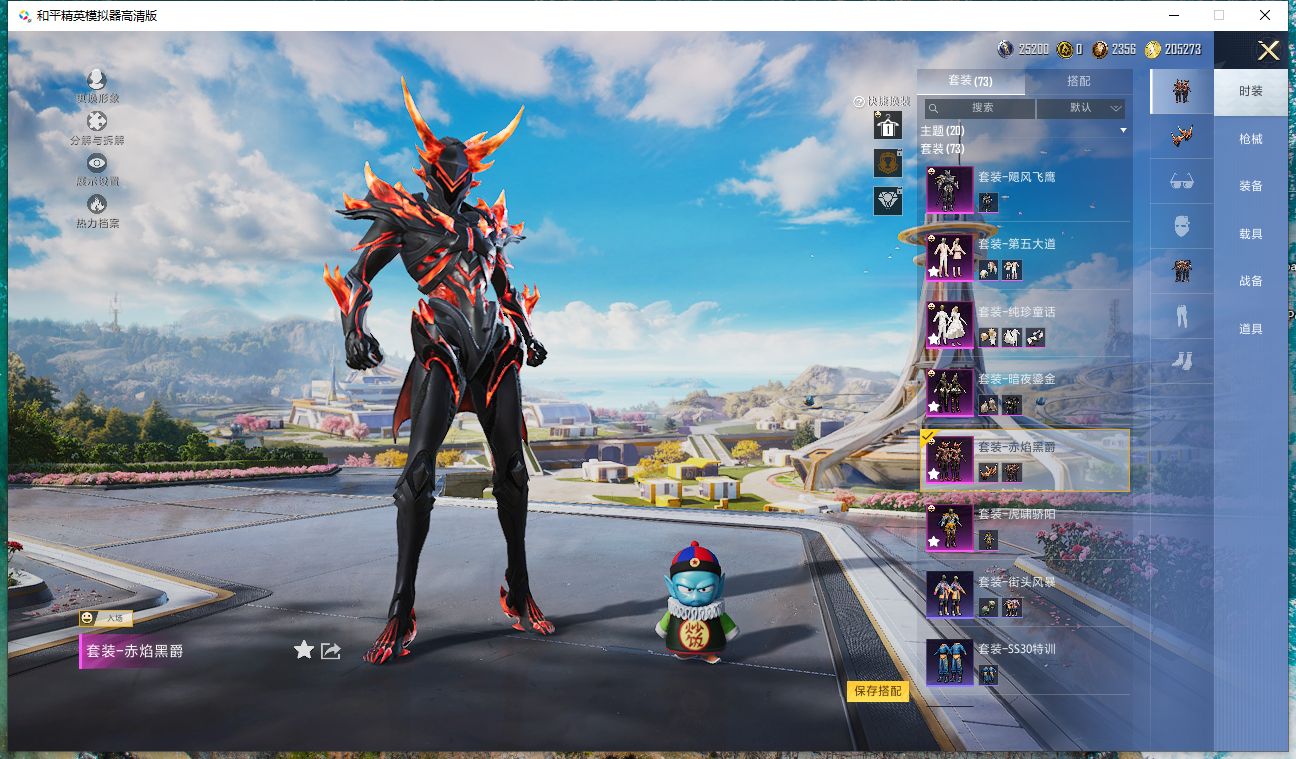
Task: Switch to the 枪械 category
Action: click(x=1250, y=139)
